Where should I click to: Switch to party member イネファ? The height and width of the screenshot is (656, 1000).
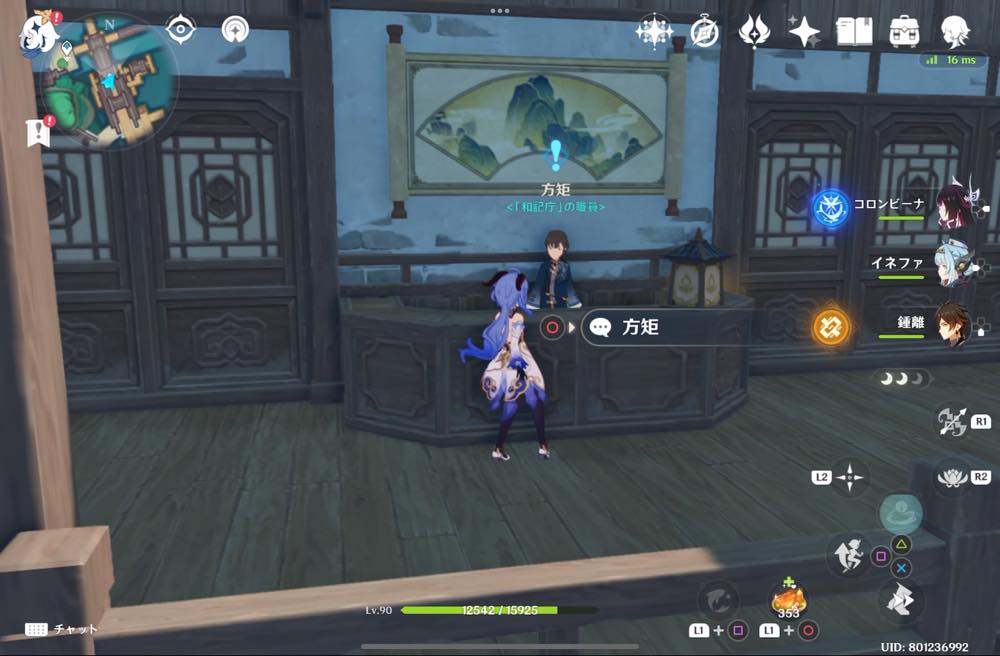953,264
